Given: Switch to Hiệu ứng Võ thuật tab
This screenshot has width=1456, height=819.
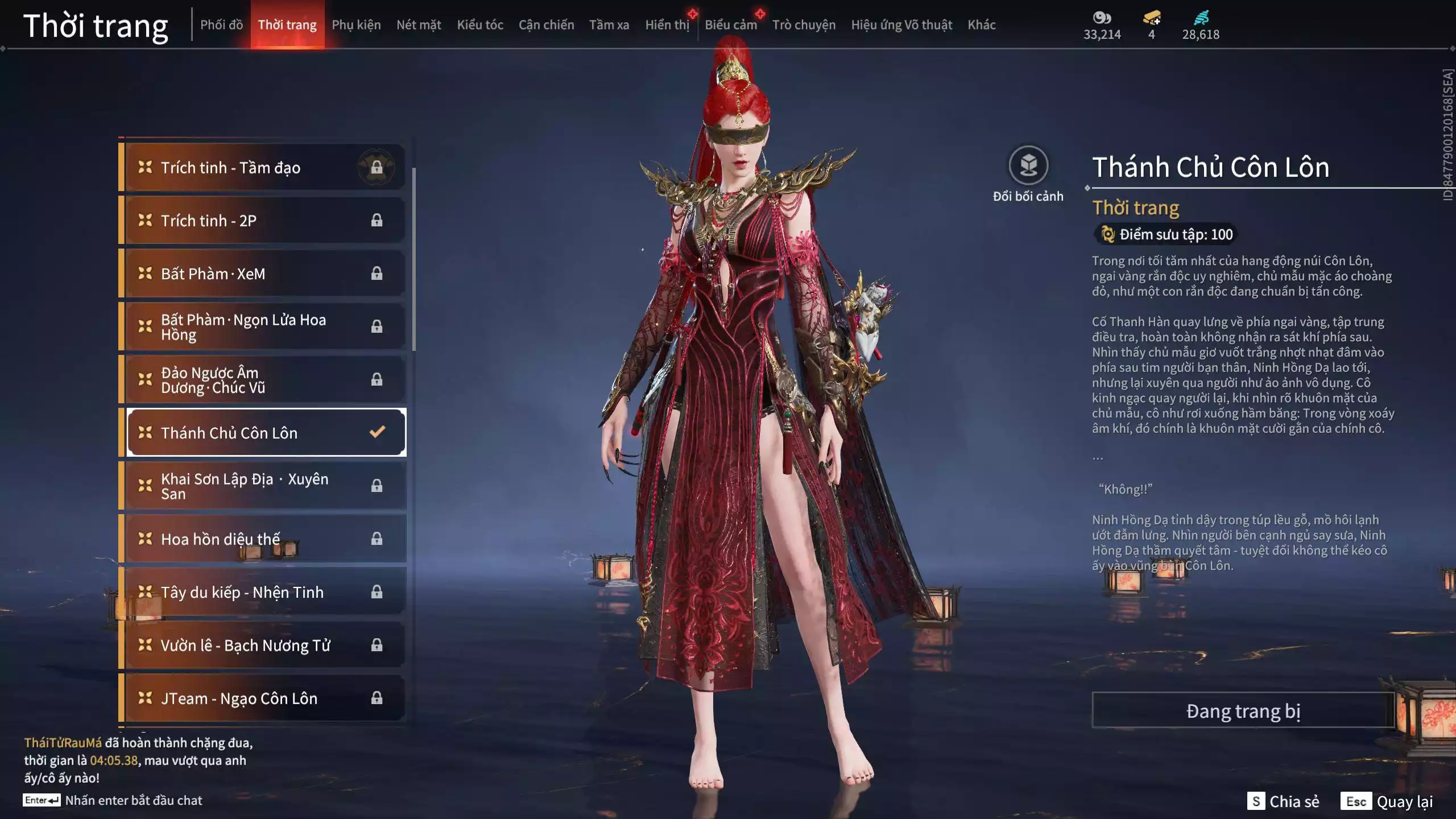Looking at the screenshot, I should (901, 25).
